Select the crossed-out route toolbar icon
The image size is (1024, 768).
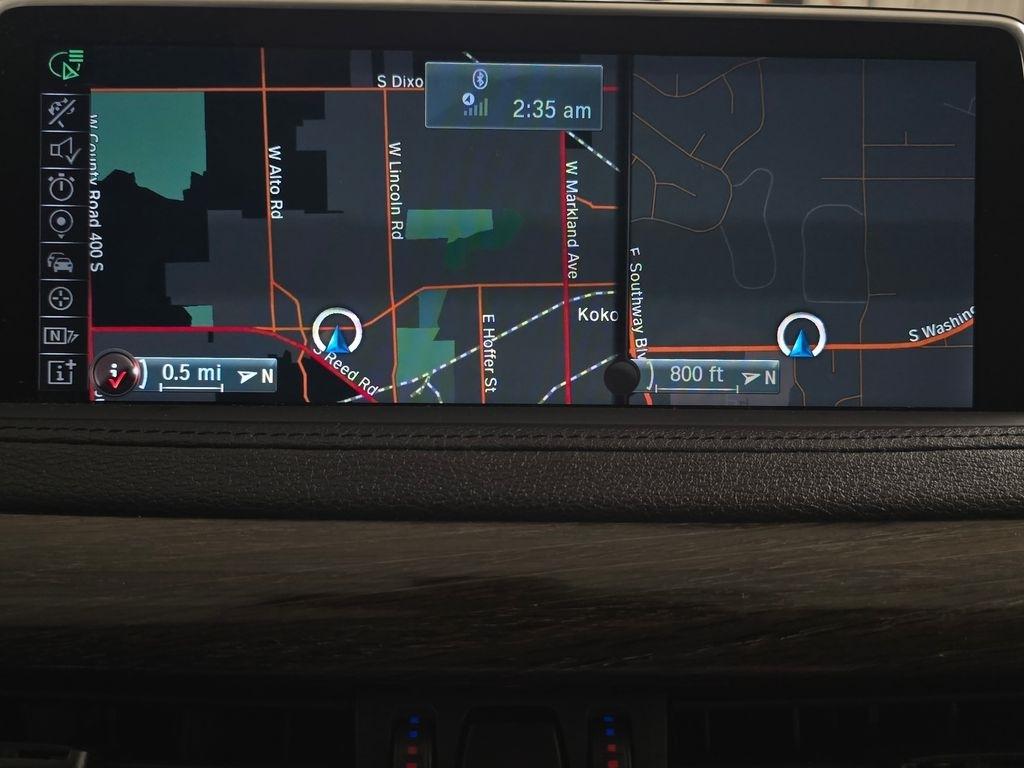62,111
